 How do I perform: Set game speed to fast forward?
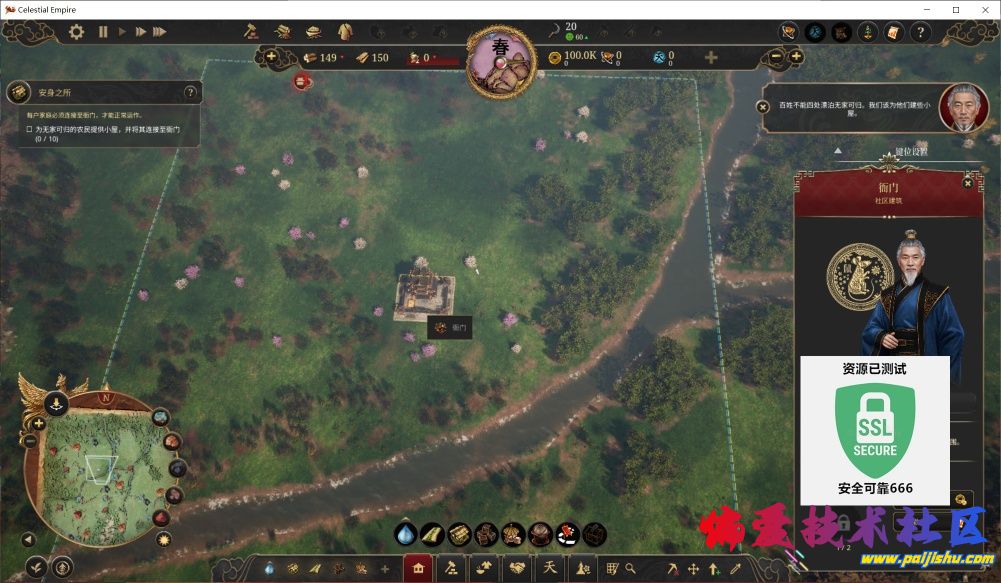point(142,32)
